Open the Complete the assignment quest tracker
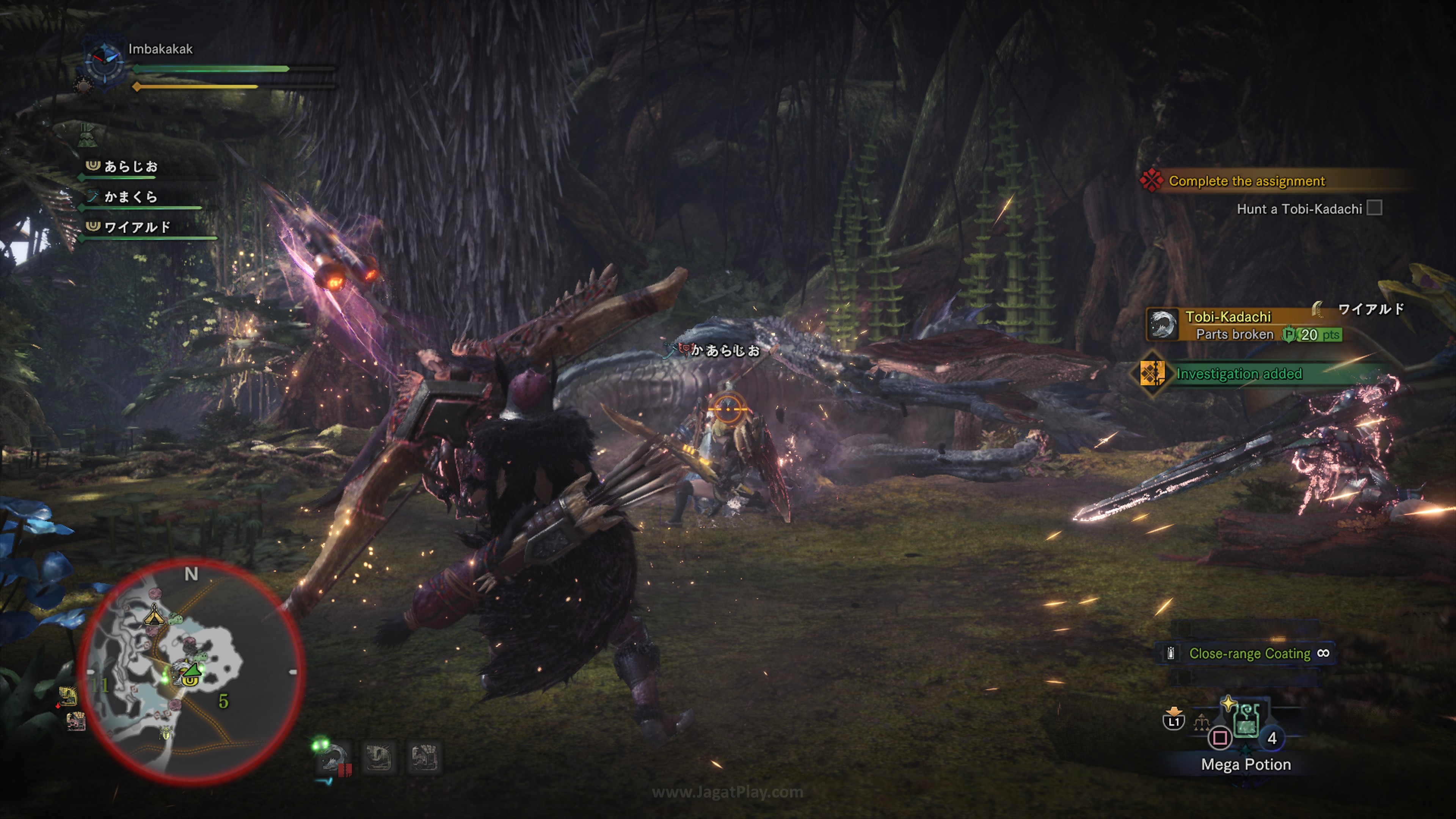Viewport: 1456px width, 819px height. point(1246,181)
